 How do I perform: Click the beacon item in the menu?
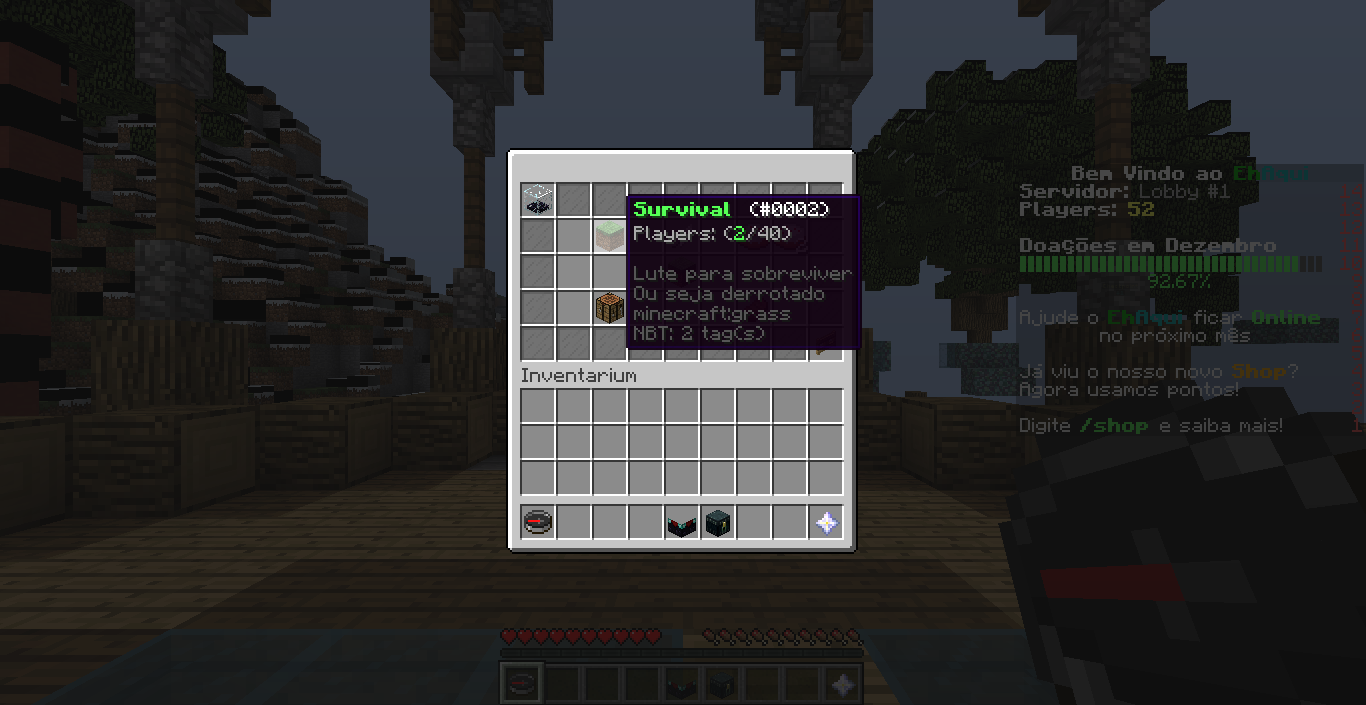[x=538, y=200]
